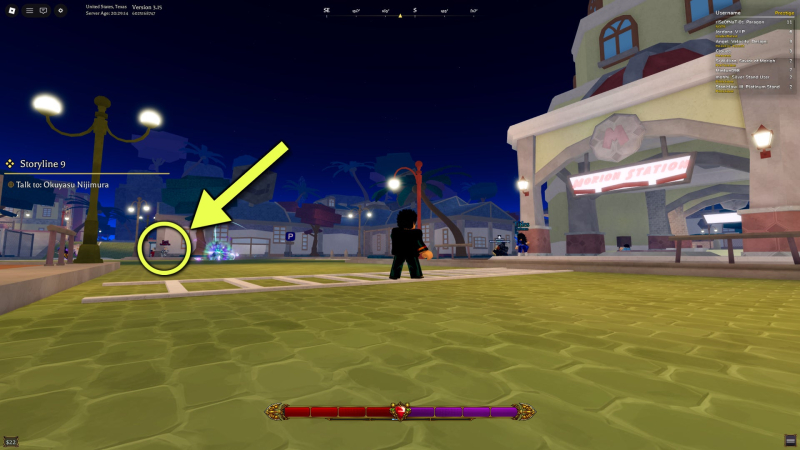Viewport: 800px width, 450px height.
Task: Click the Talk to Okuyasu Nijimura objective
Action: coord(62,184)
